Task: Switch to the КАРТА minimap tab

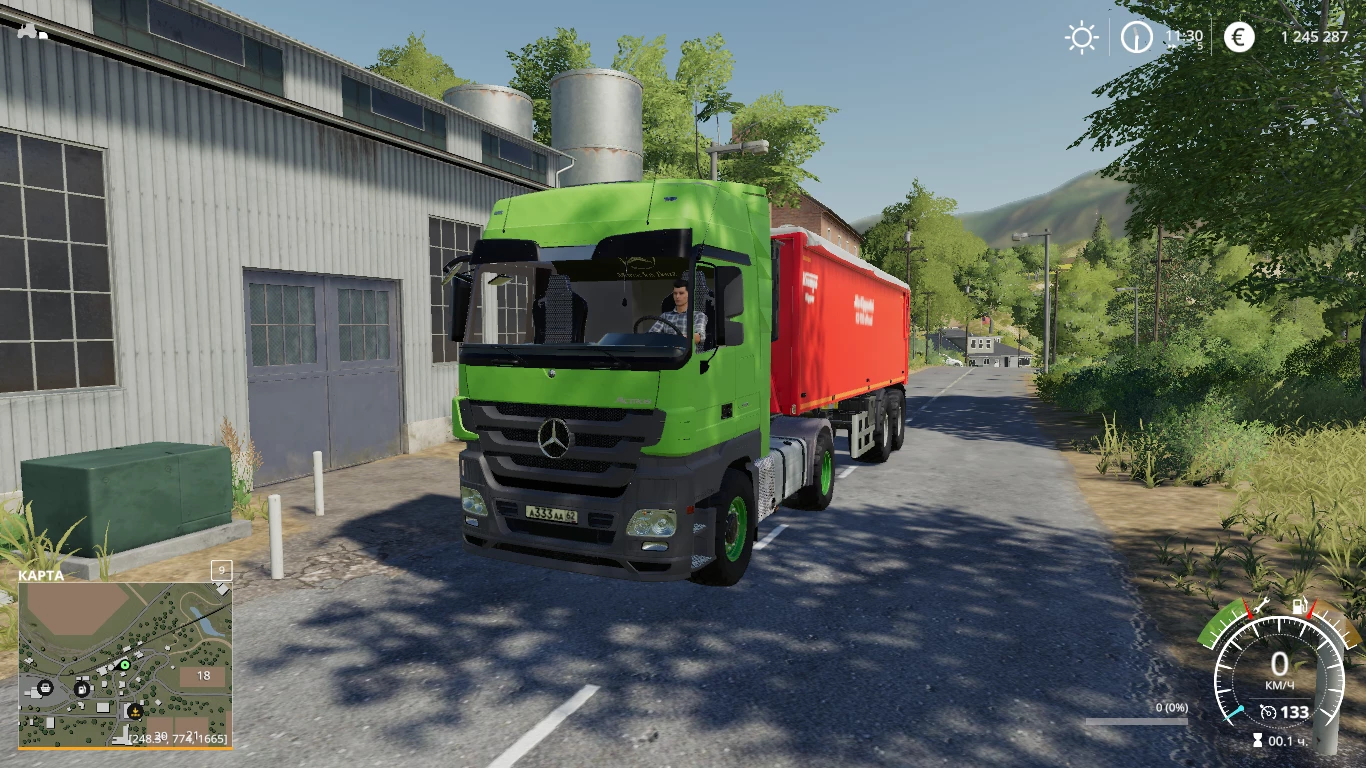Action: (x=40, y=577)
